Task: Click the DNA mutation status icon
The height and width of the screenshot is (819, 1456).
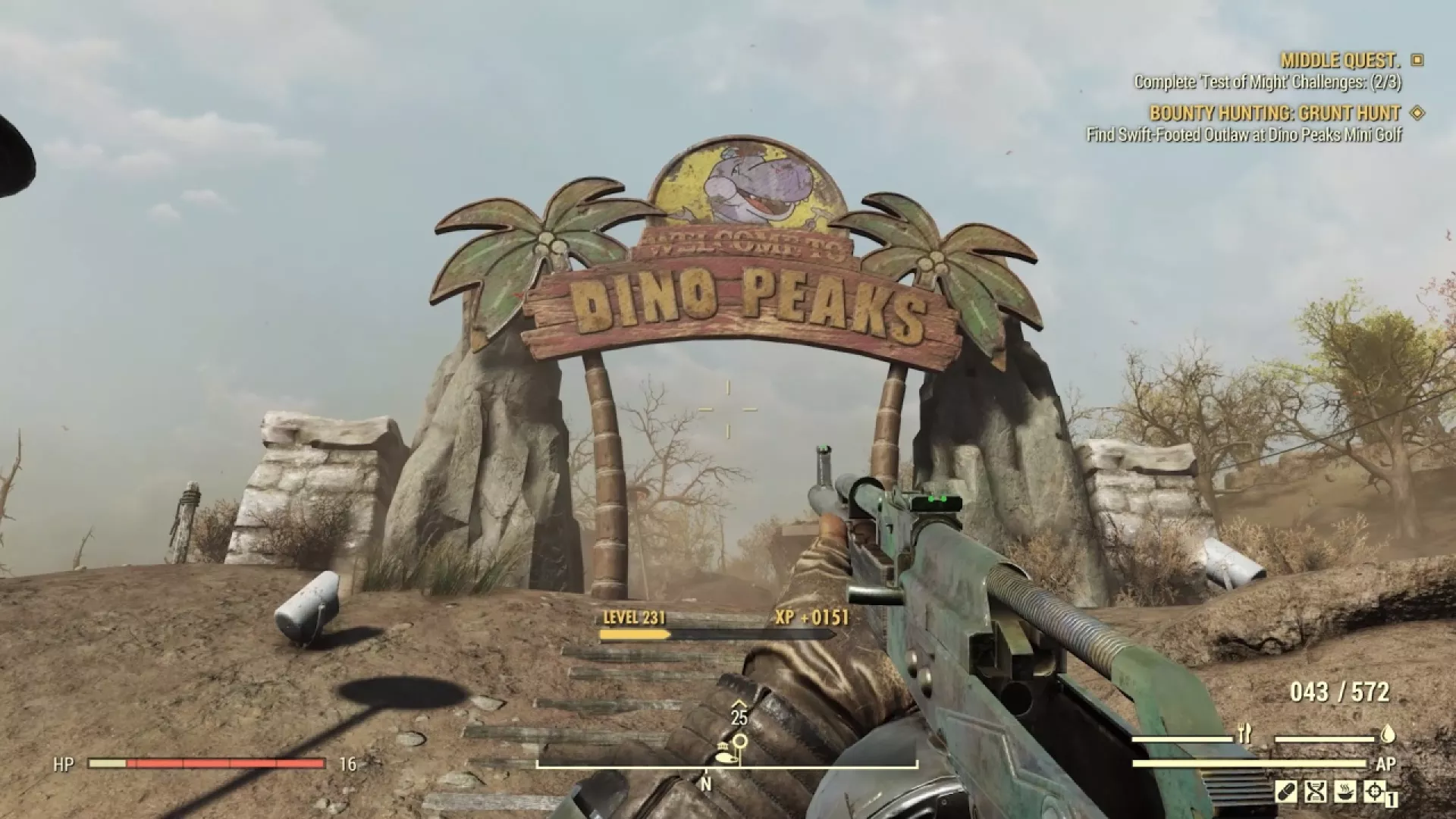Action: click(x=1314, y=792)
